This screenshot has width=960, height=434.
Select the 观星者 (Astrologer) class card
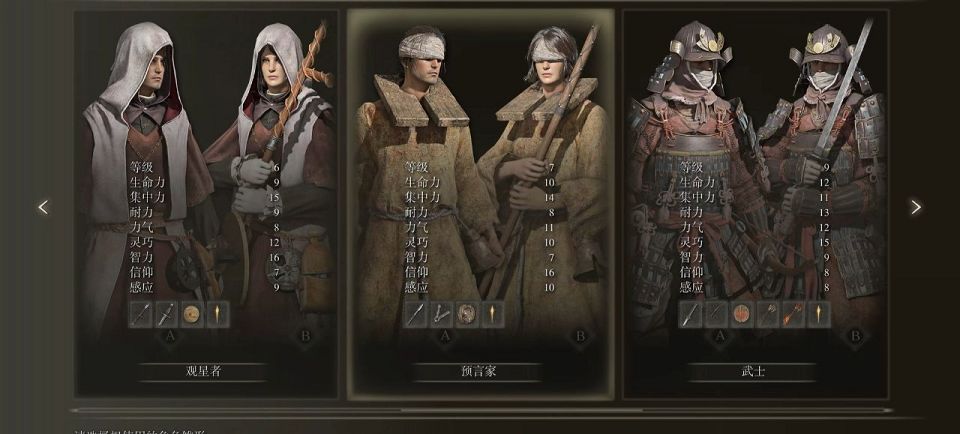click(x=204, y=200)
